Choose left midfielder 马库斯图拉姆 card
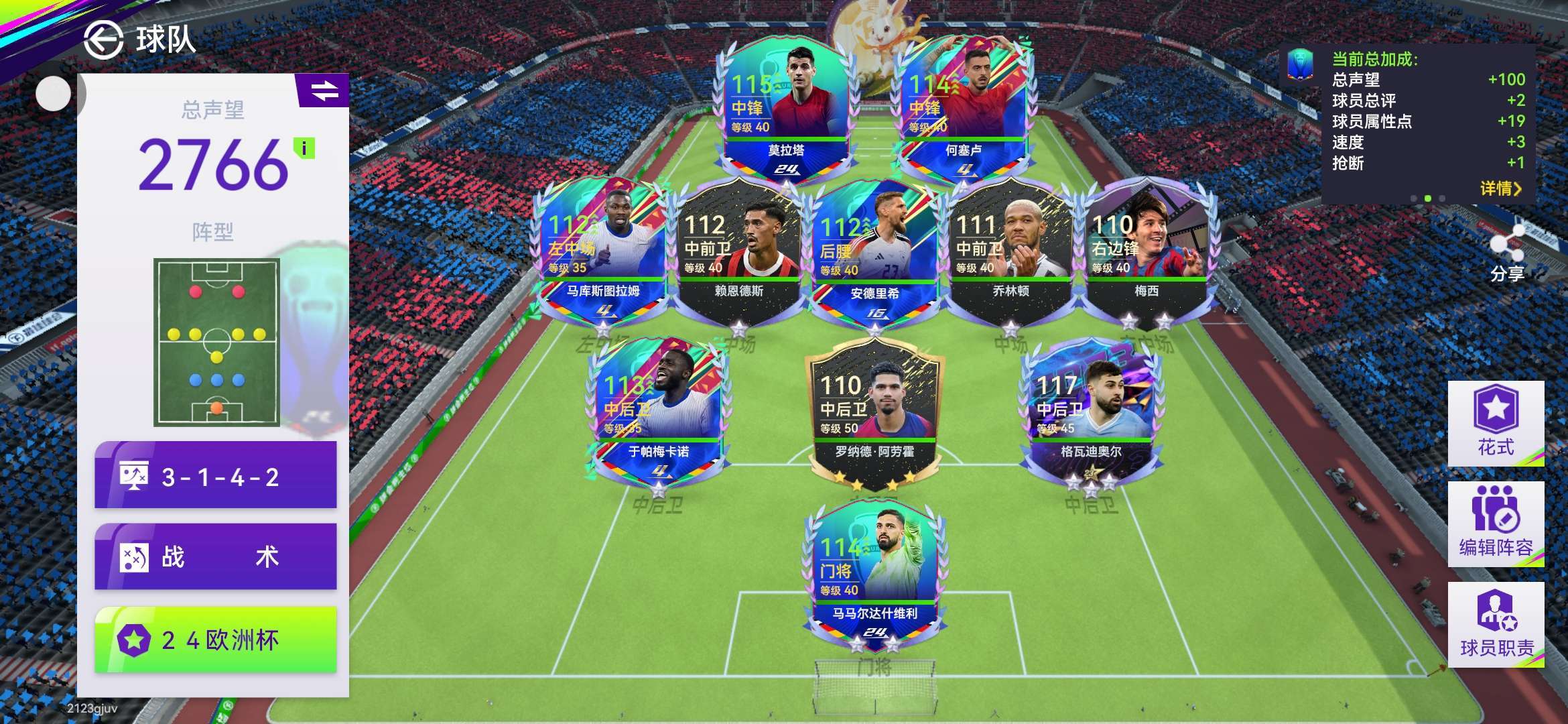1568x724 pixels. tap(602, 249)
